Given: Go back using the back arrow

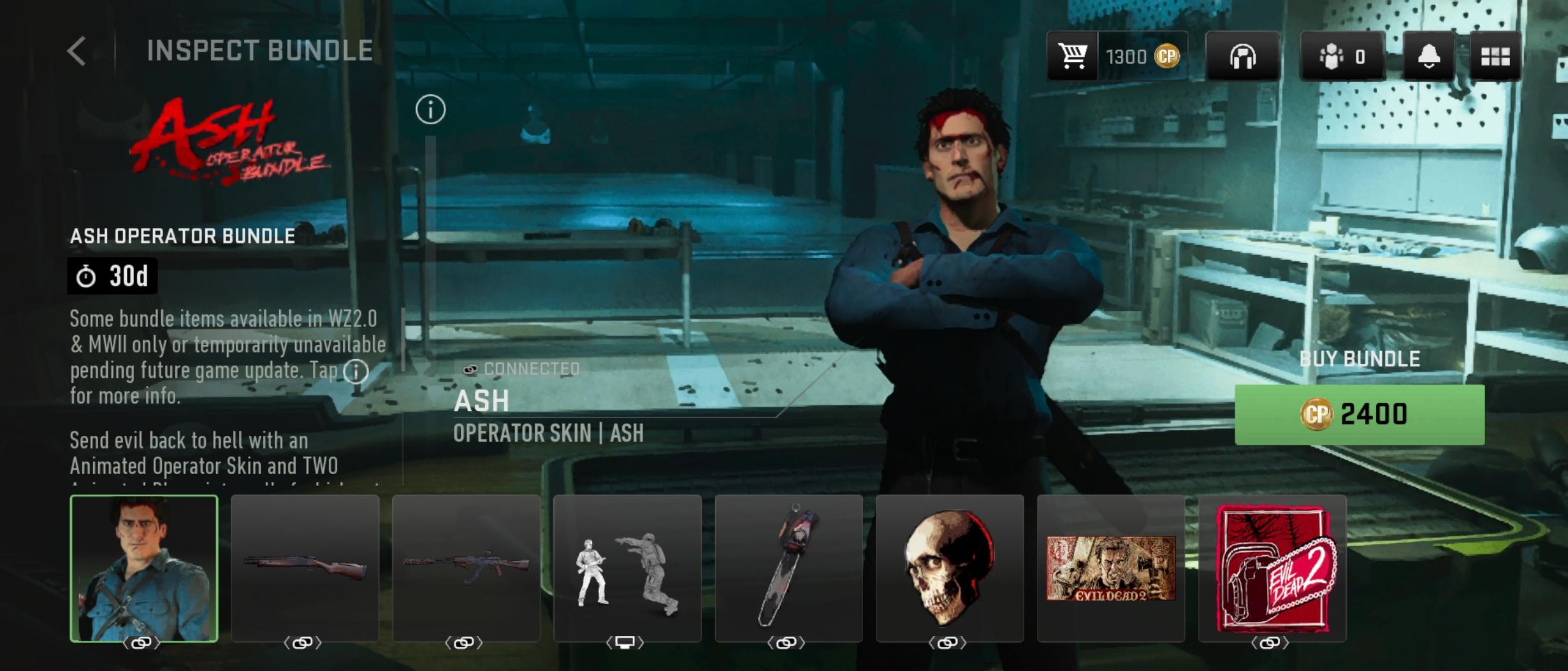Looking at the screenshot, I should [76, 51].
